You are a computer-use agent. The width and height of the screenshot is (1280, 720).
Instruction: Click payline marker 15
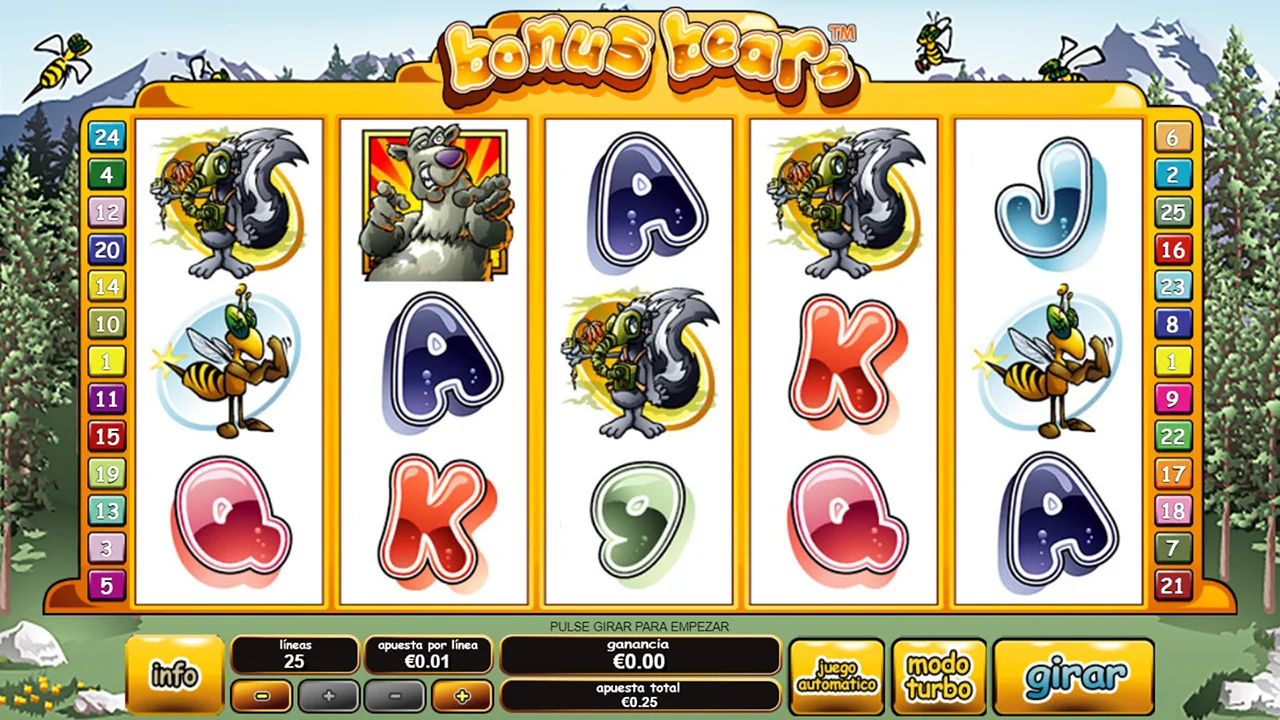click(x=107, y=436)
